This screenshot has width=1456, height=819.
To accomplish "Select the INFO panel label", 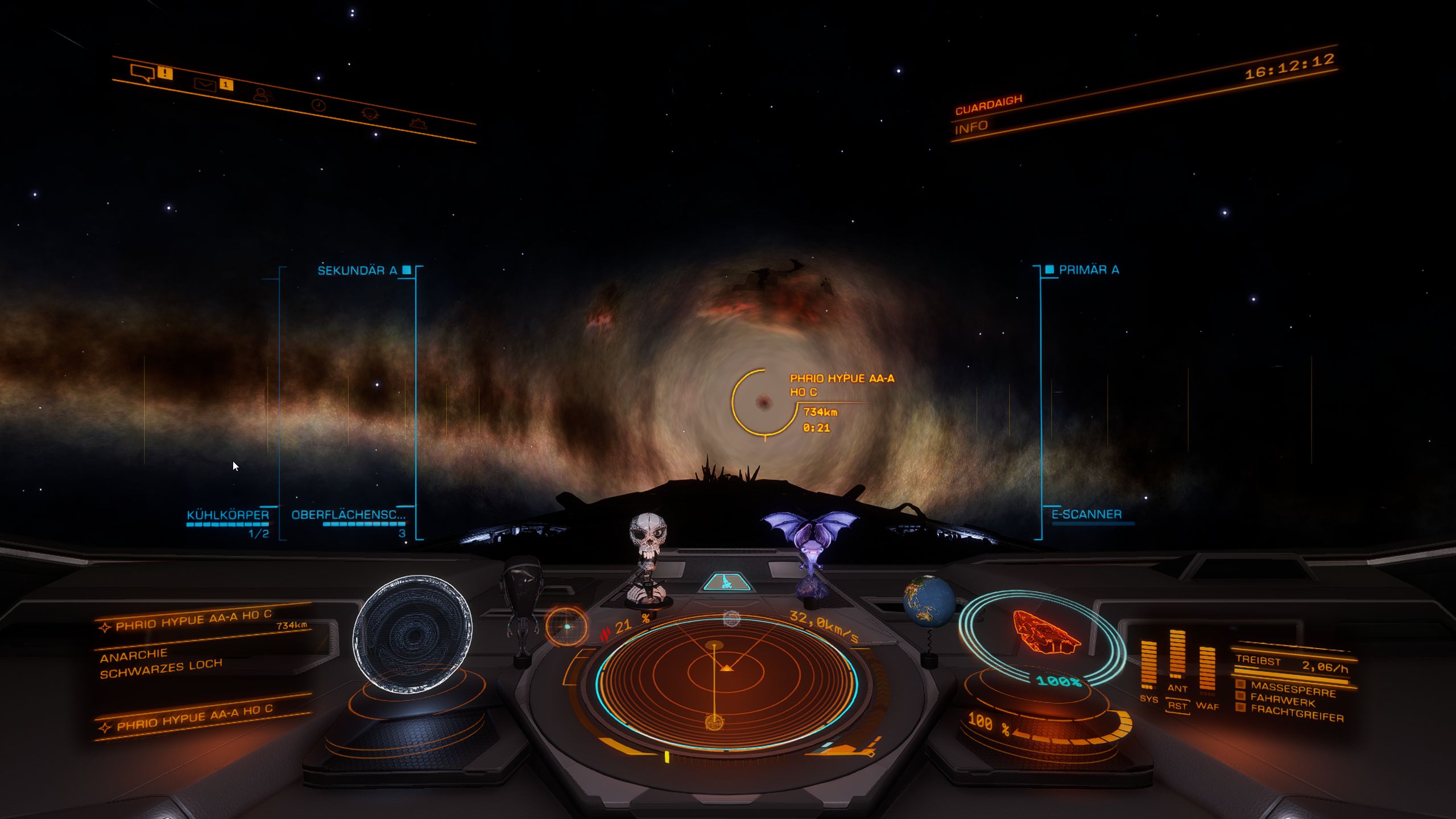I will [x=971, y=127].
